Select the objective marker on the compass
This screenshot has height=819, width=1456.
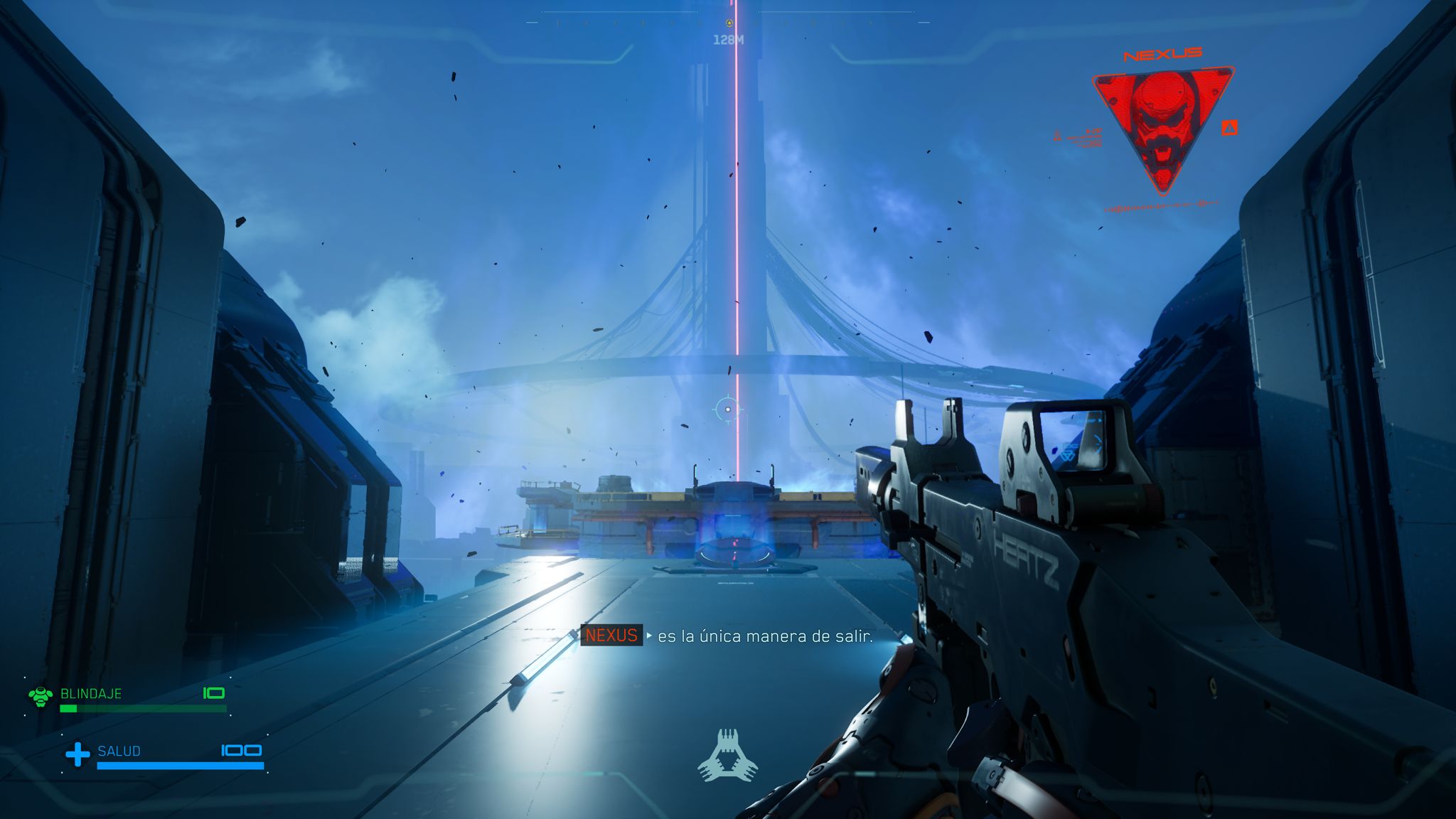coord(729,23)
